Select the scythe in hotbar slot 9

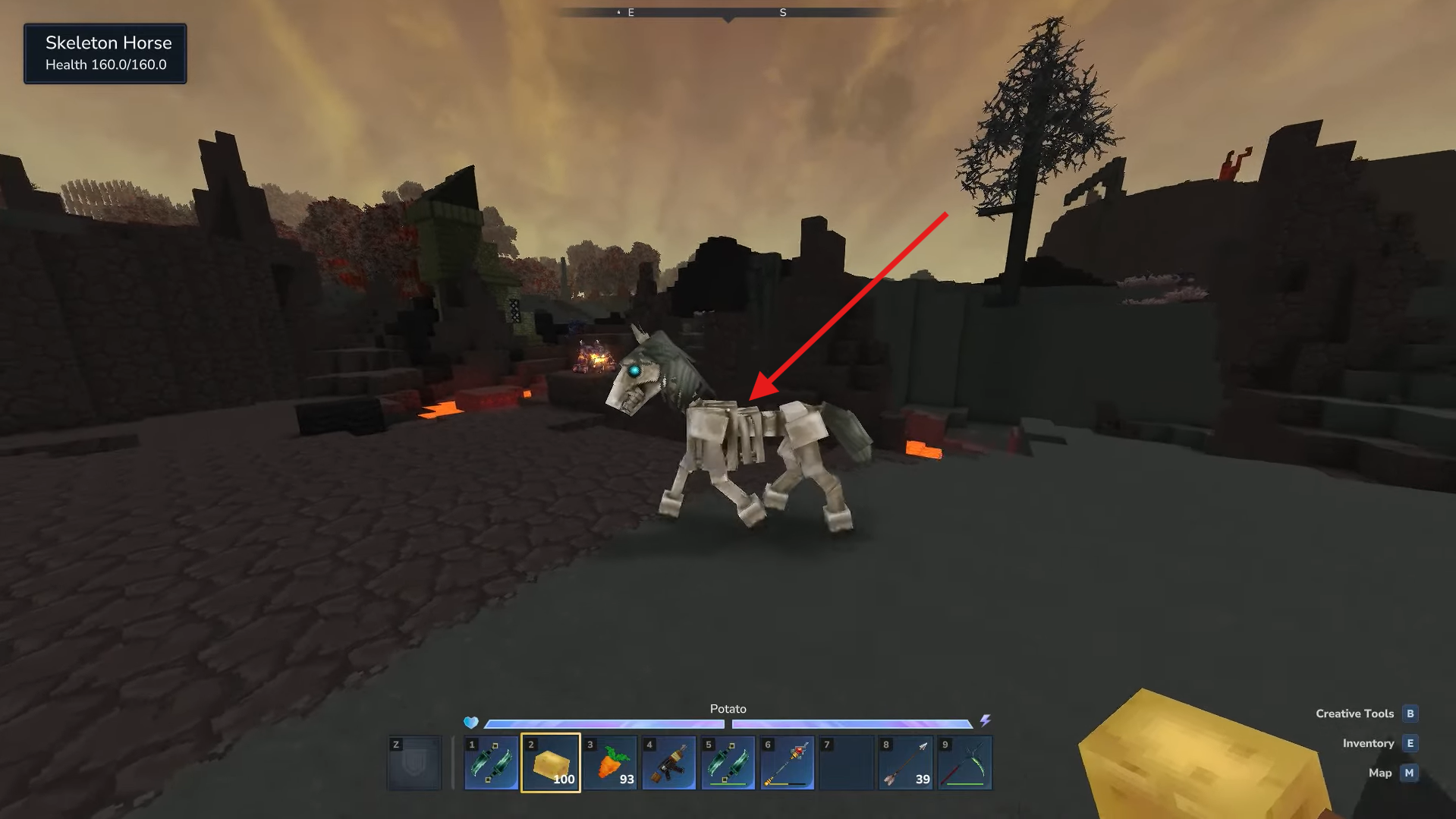[964, 762]
